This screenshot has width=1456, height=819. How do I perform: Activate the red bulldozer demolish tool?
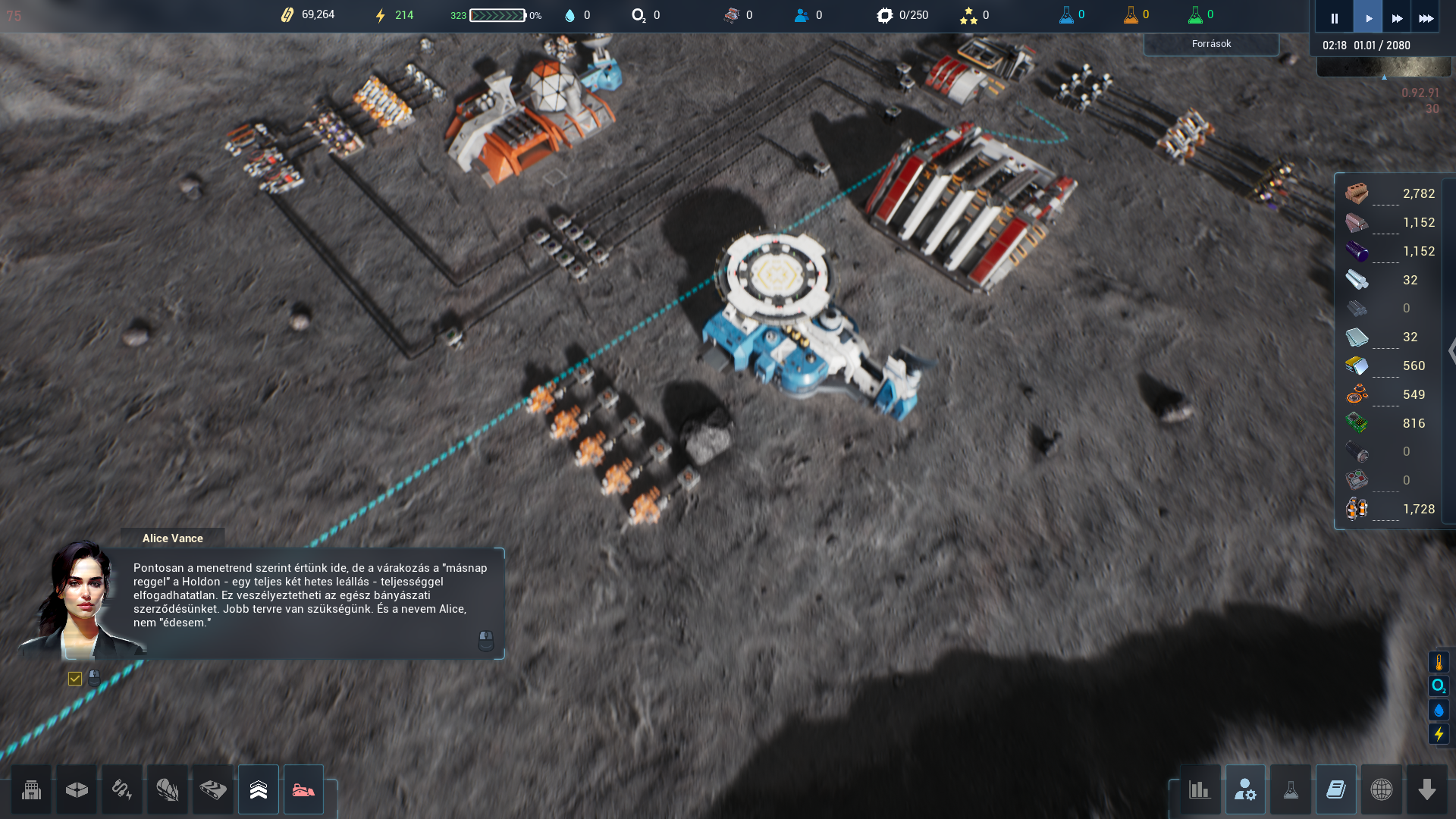click(303, 789)
